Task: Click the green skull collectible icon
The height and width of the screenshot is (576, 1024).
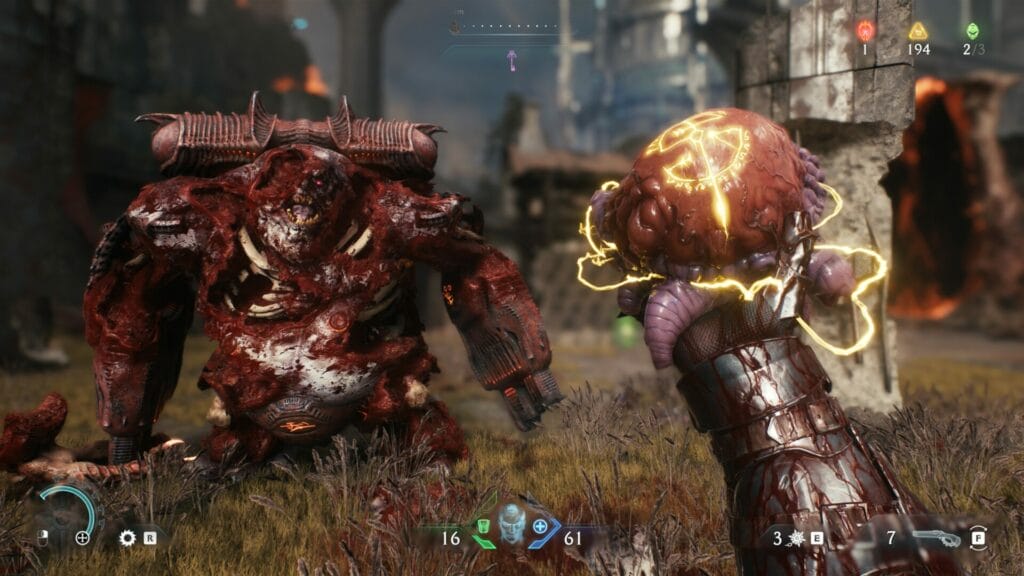Action: [972, 31]
